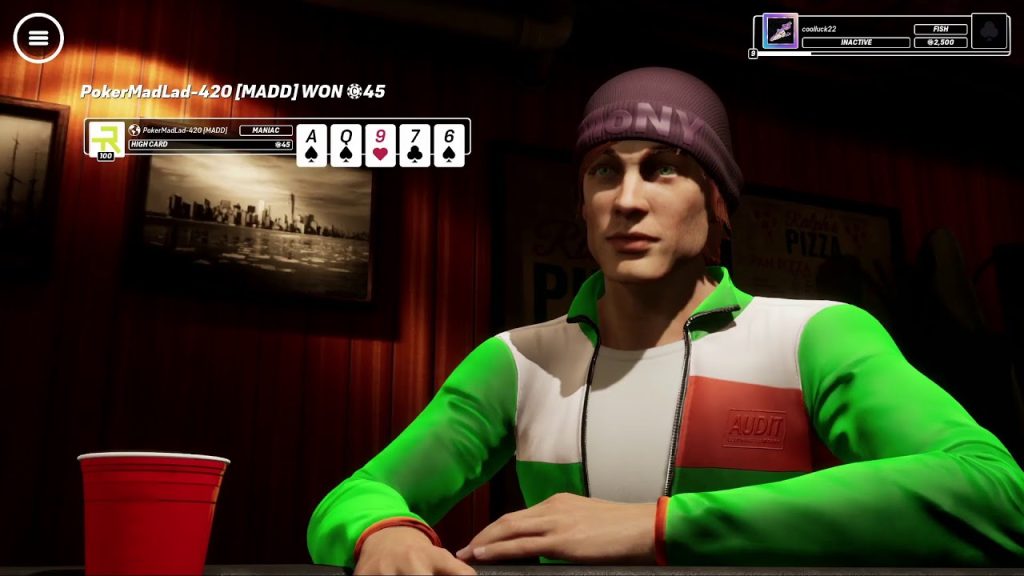Click the Six of Spades card
The width and height of the screenshot is (1024, 576).
tap(449, 144)
